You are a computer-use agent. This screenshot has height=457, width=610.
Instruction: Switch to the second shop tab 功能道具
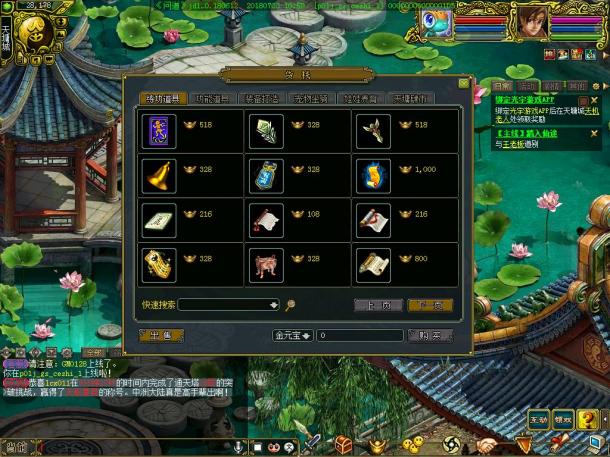(217, 98)
